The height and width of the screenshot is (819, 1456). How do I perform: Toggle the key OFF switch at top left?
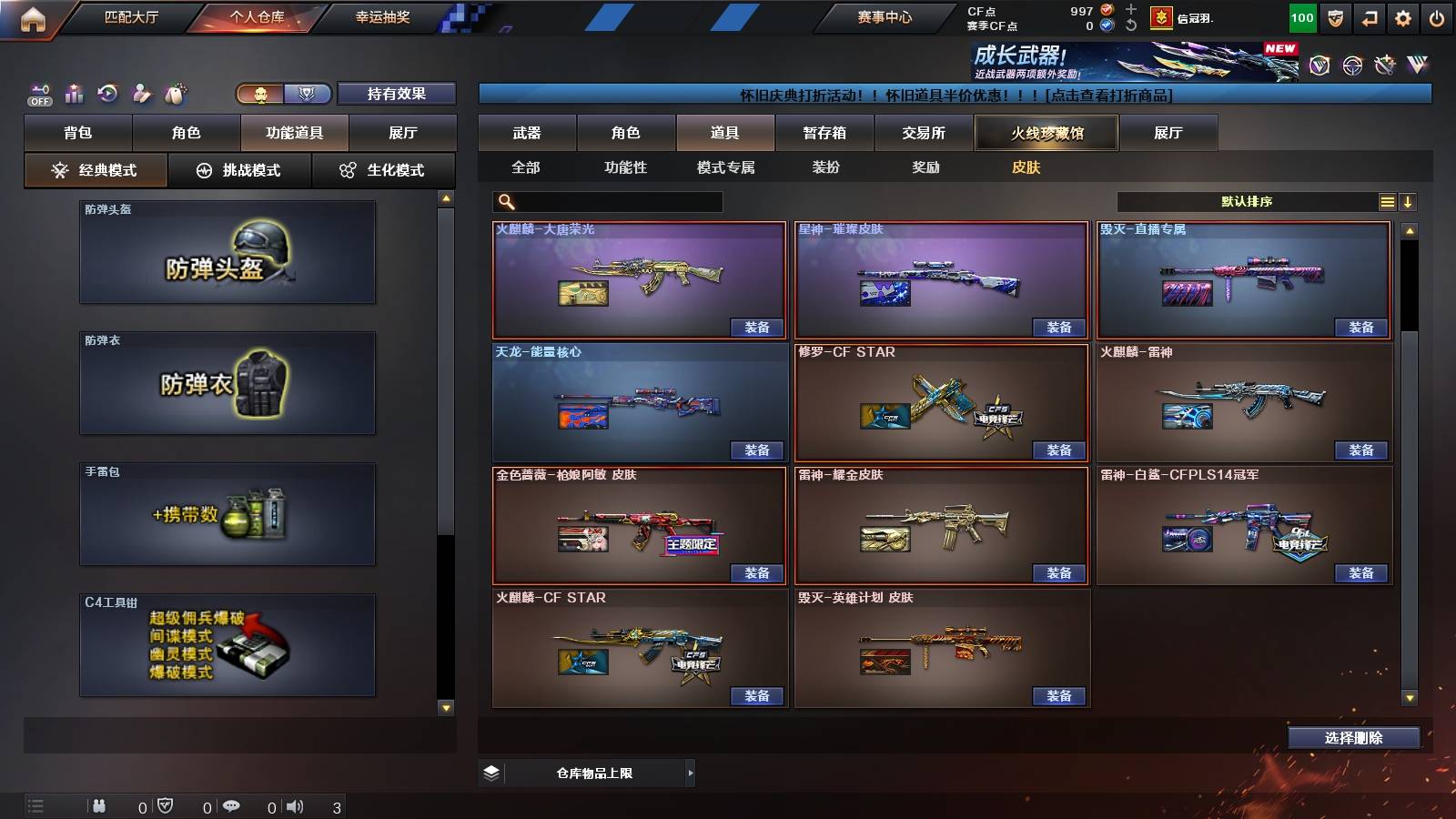coord(38,92)
